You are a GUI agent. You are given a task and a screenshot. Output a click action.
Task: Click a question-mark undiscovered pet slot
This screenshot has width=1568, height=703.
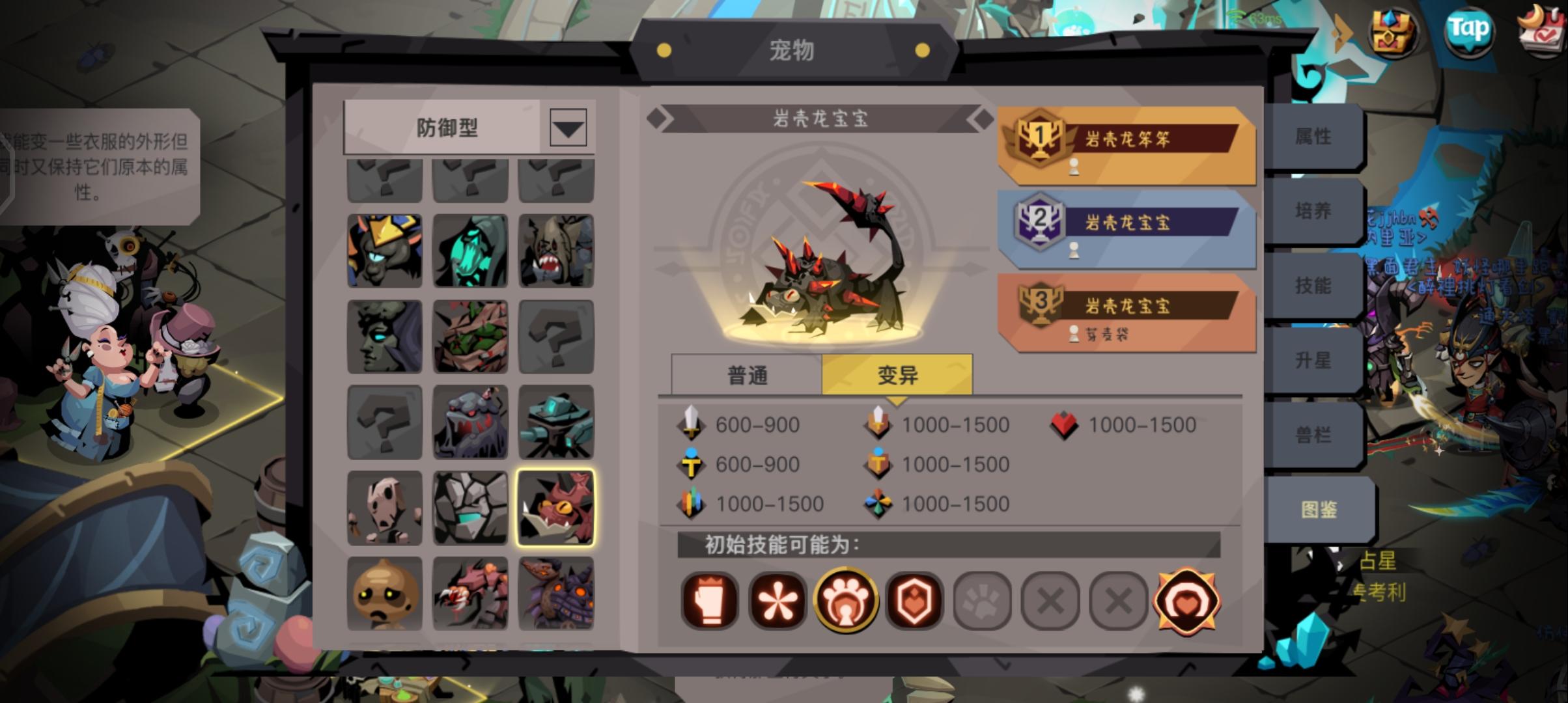[555, 337]
